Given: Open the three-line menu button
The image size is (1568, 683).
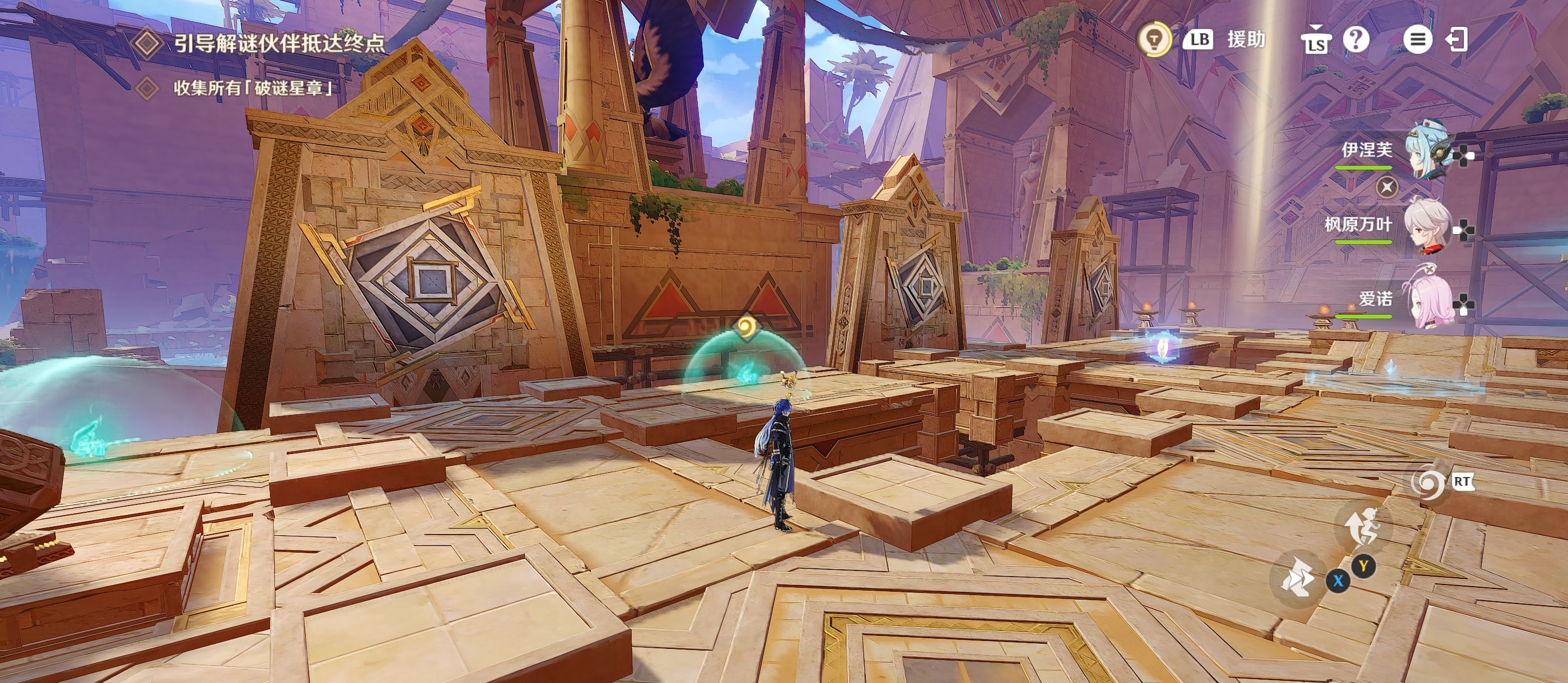Looking at the screenshot, I should click(x=1417, y=40).
